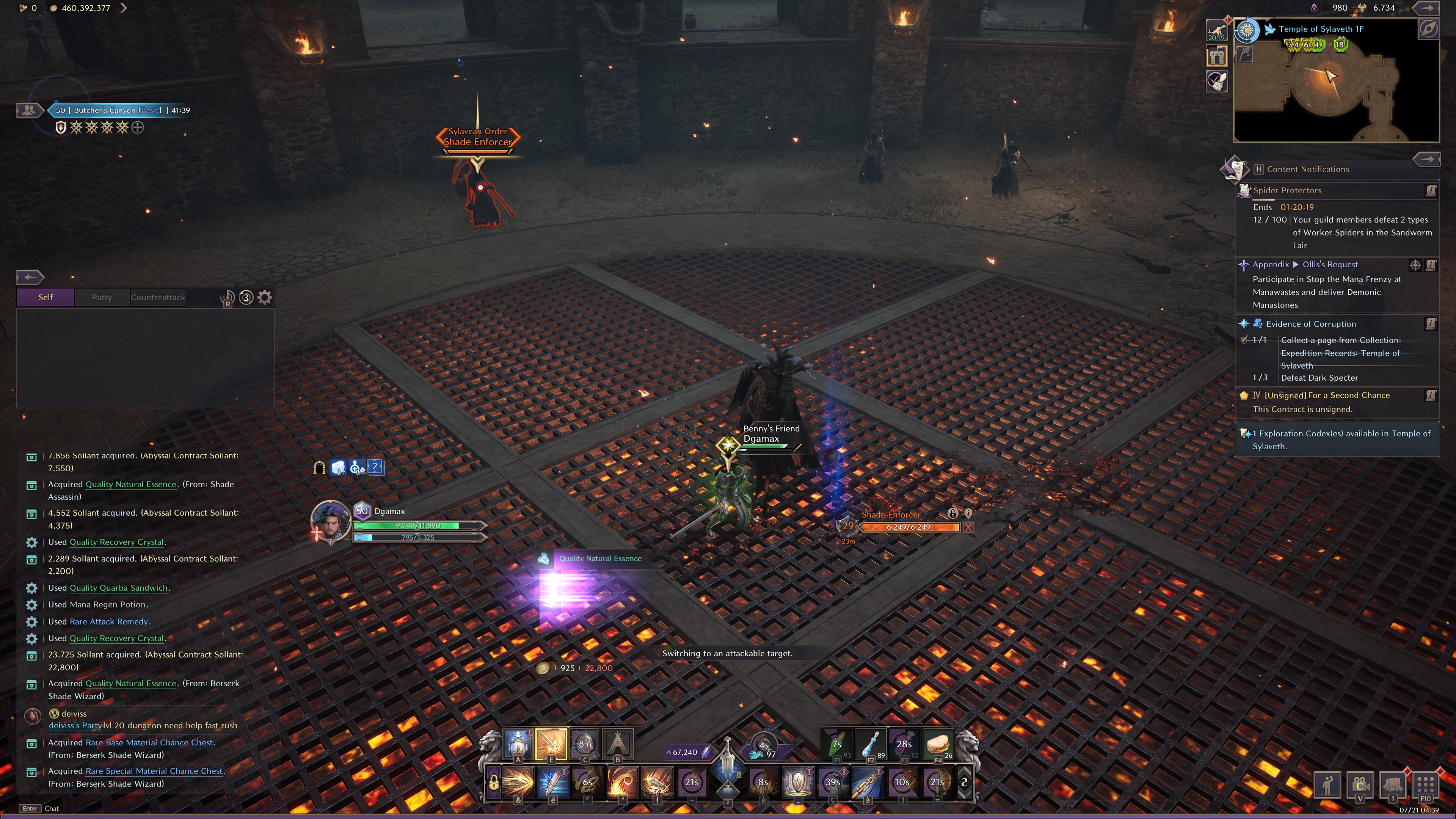Collapse the Content Notifications panel arrow
1456x819 pixels.
[1426, 159]
